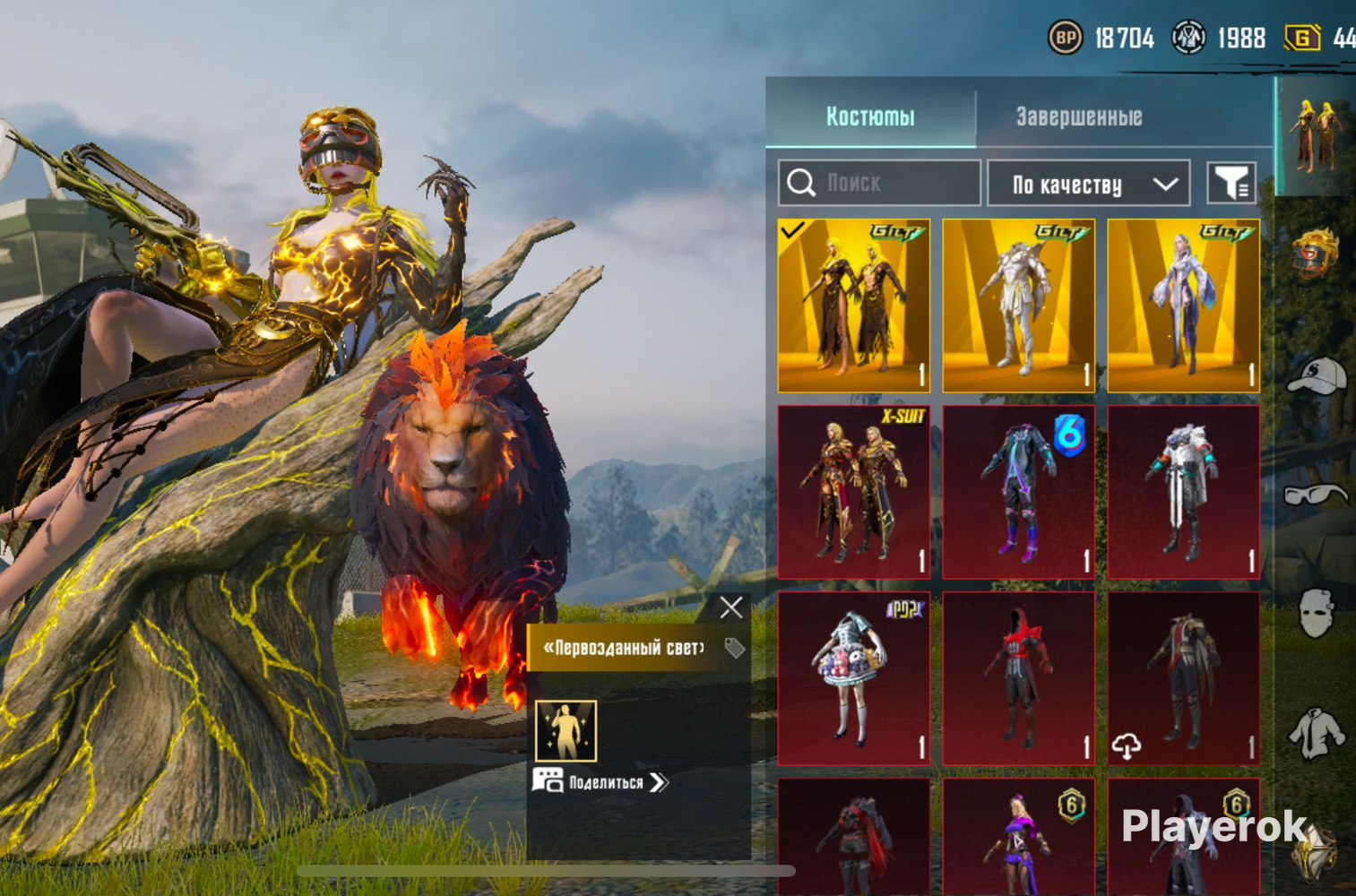Select the plush toy dress costume

853,677
